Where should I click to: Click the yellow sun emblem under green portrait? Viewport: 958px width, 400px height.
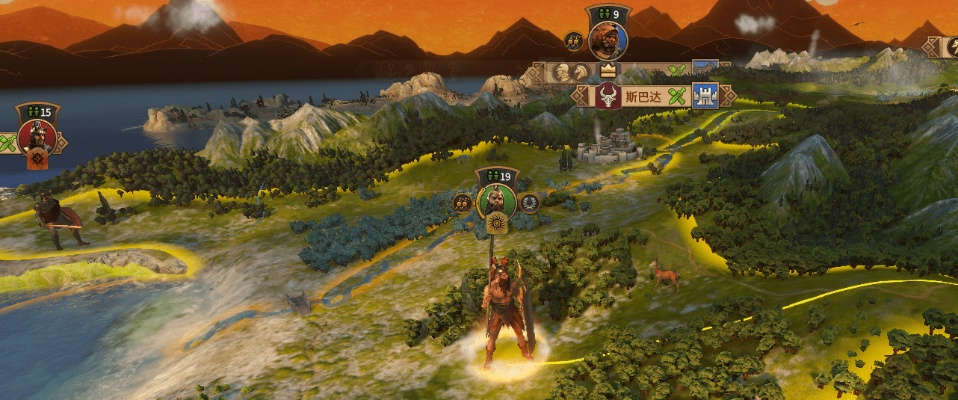[495, 225]
